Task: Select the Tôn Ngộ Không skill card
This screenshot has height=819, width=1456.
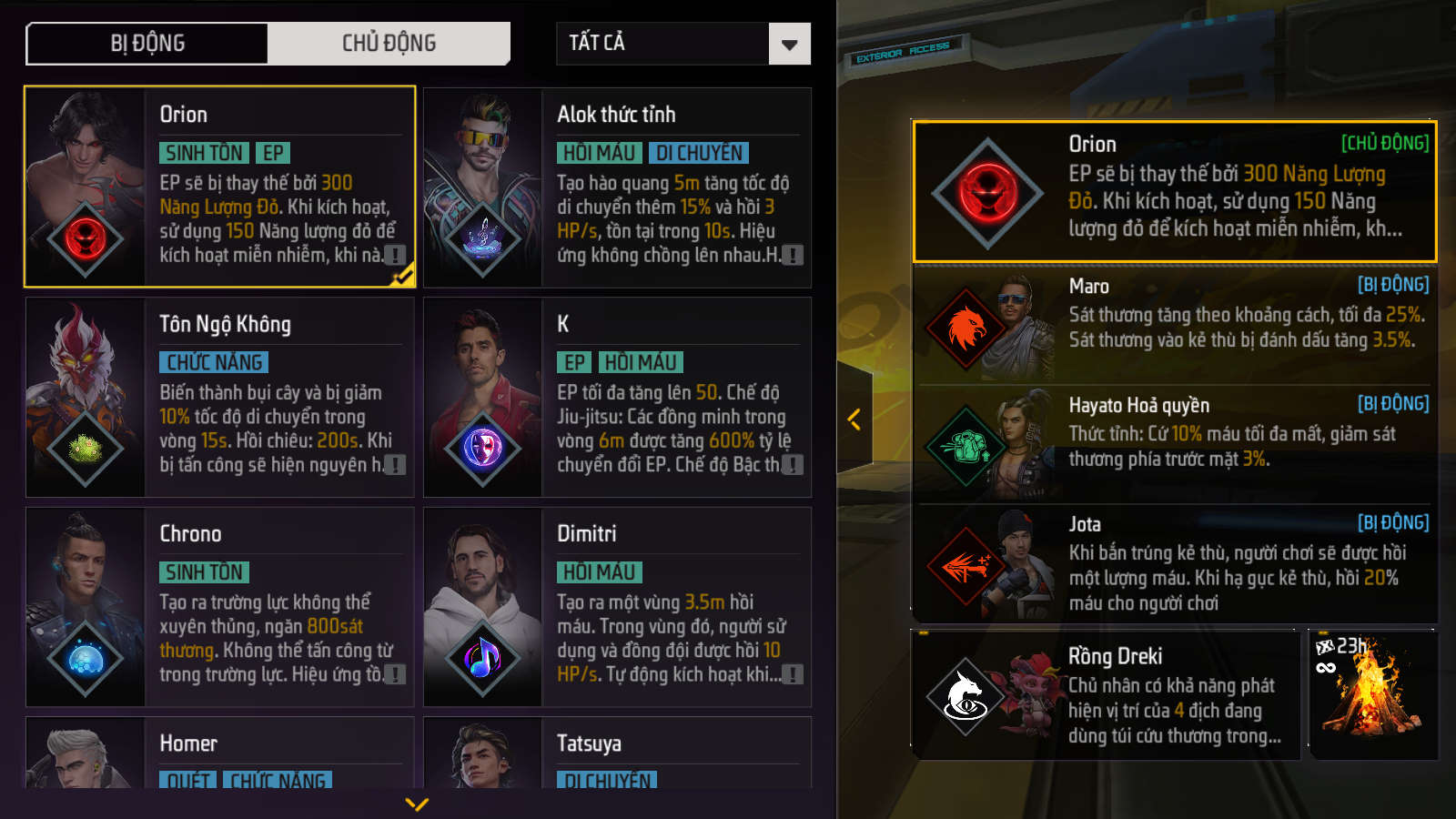Action: point(220,397)
